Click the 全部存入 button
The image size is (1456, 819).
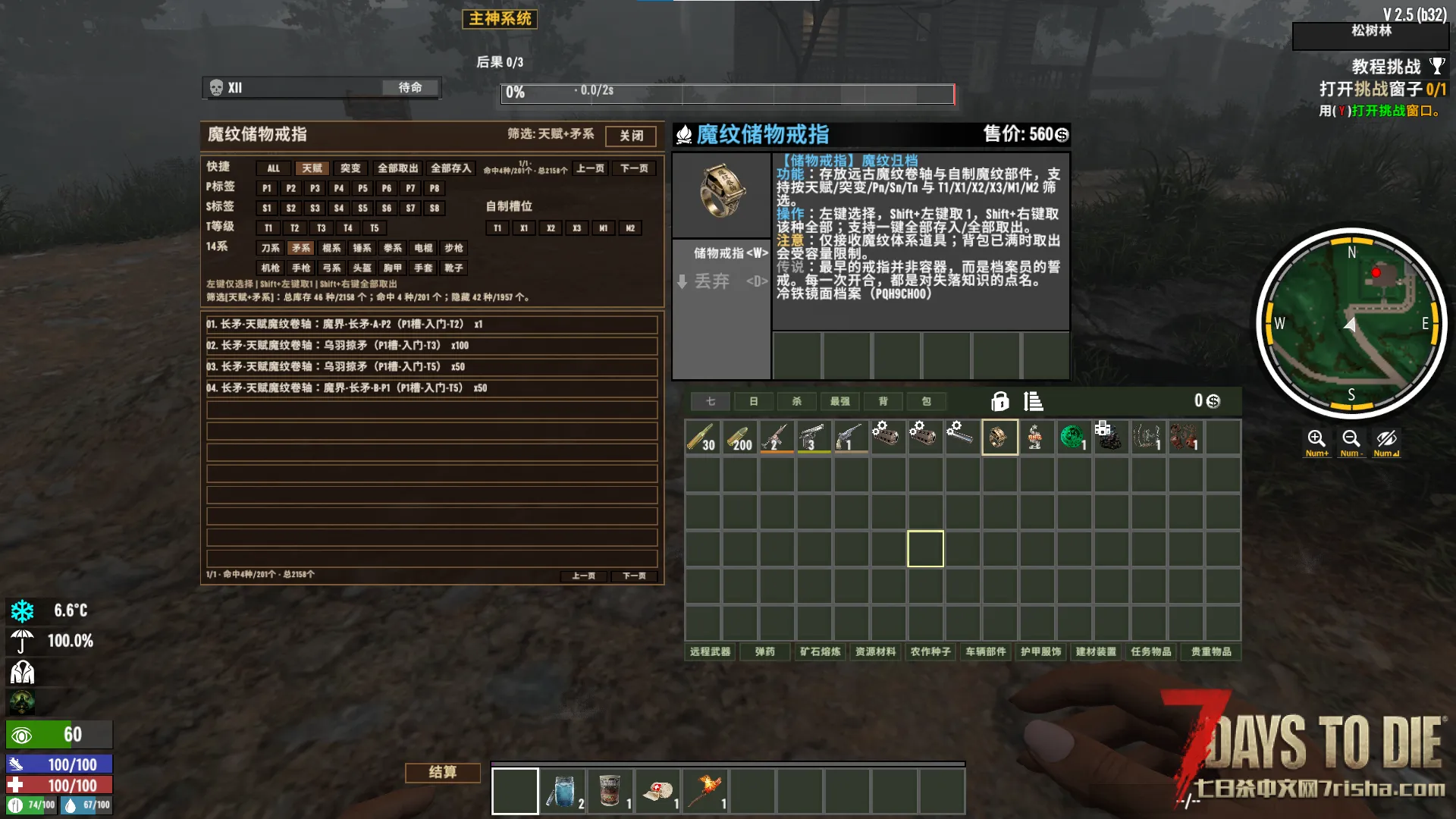tap(450, 168)
